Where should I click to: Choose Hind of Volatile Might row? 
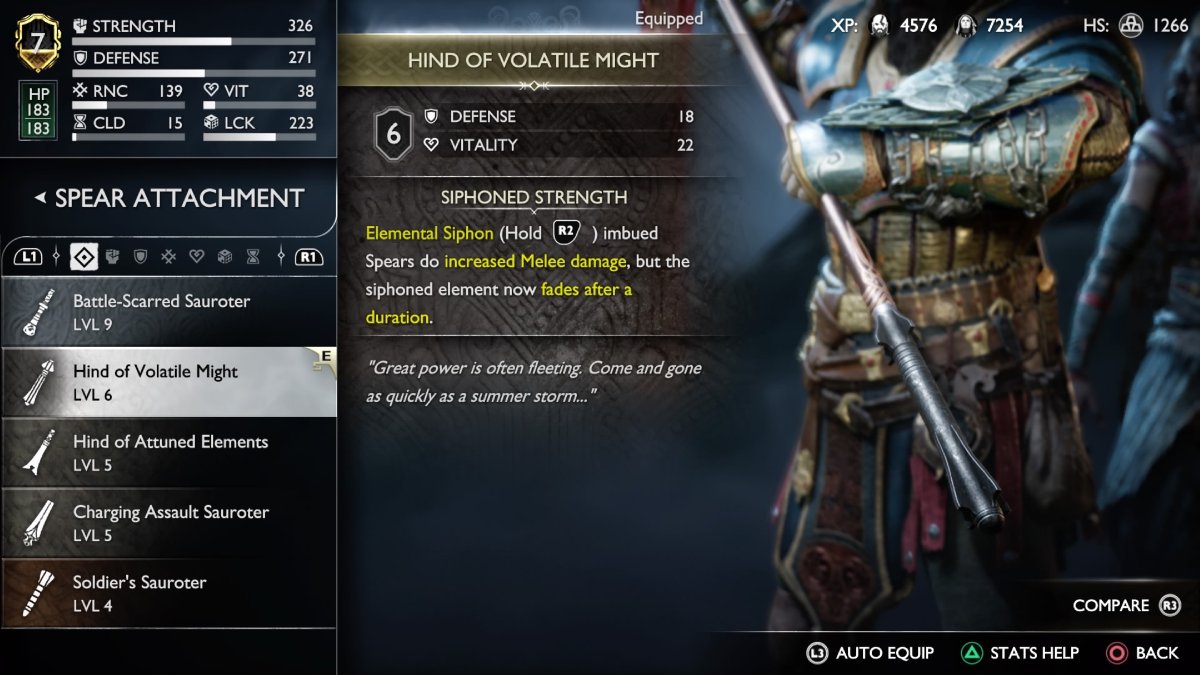[168, 381]
